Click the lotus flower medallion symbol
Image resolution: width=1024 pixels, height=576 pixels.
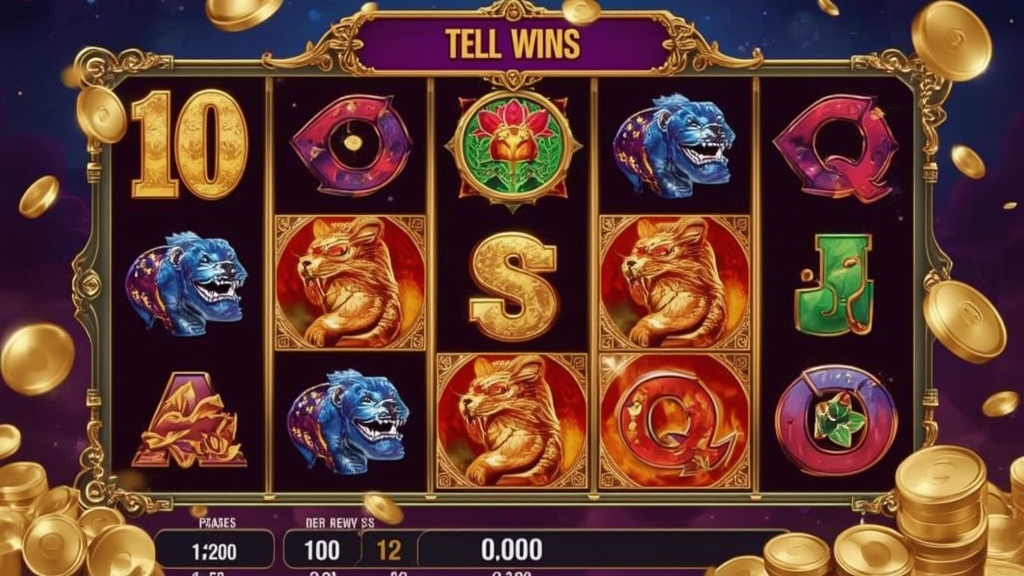coord(512,147)
